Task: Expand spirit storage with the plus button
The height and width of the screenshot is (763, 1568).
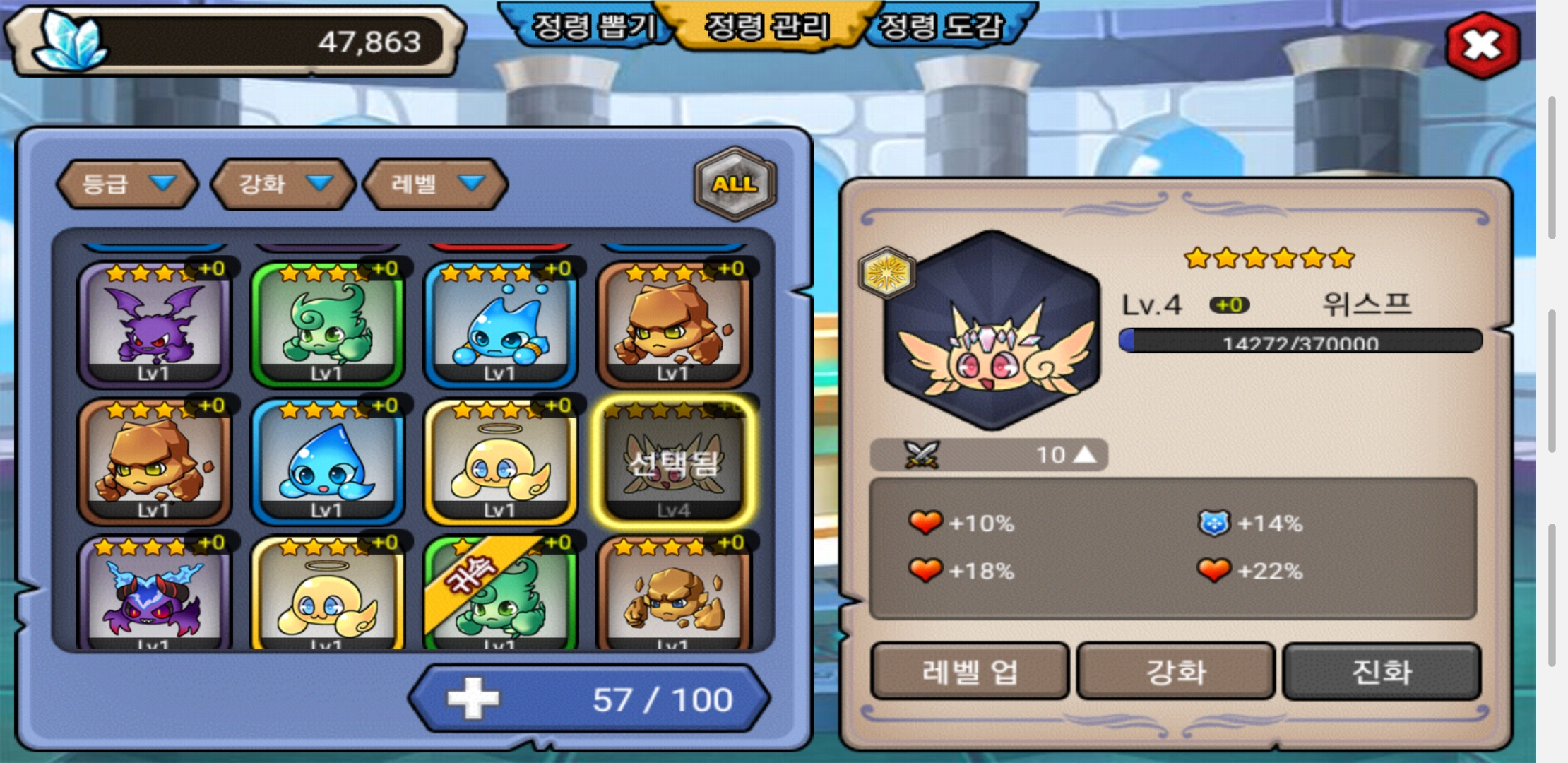Action: 473,699
